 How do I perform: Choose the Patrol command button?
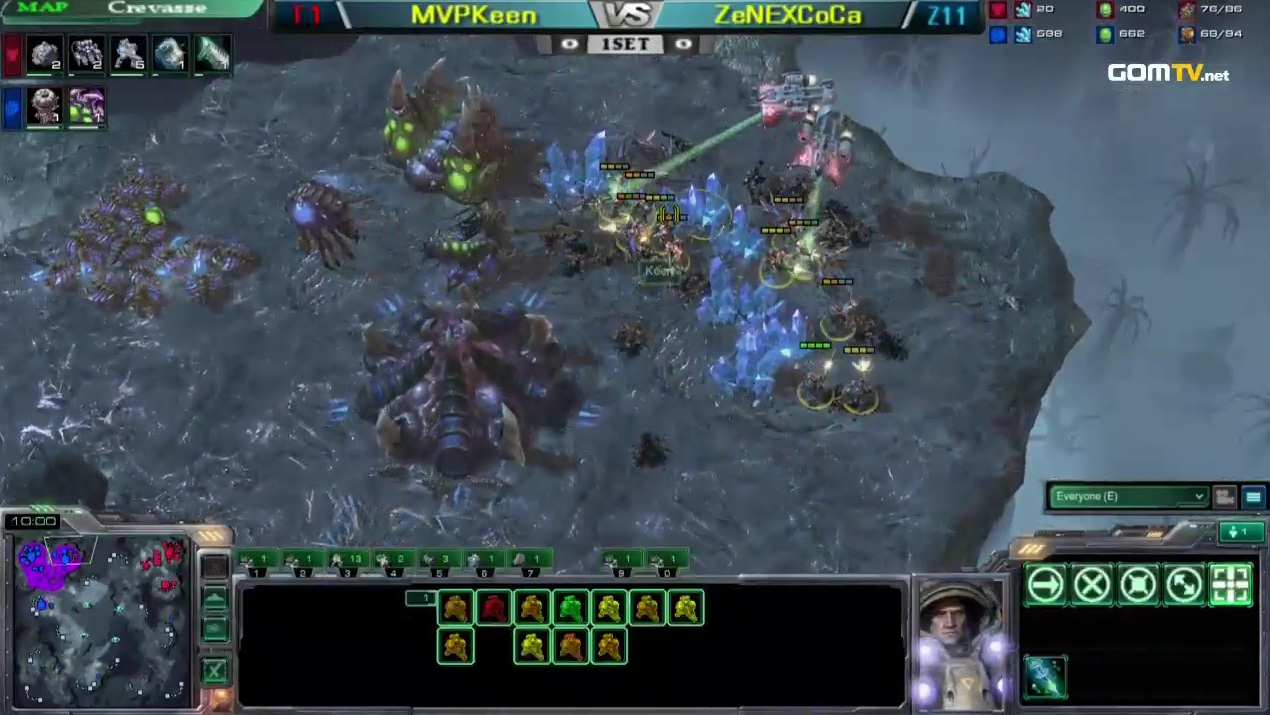pyautogui.click(x=1184, y=585)
